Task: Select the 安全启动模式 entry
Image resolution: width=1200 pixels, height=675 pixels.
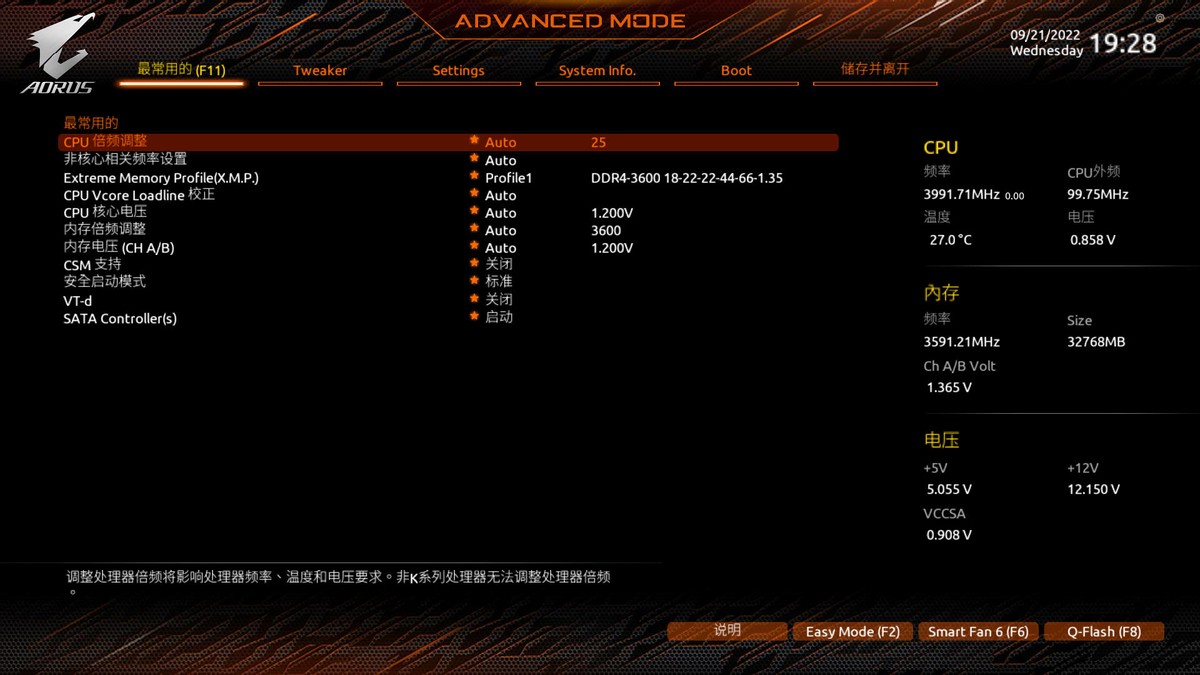Action: pyautogui.click(x=105, y=282)
